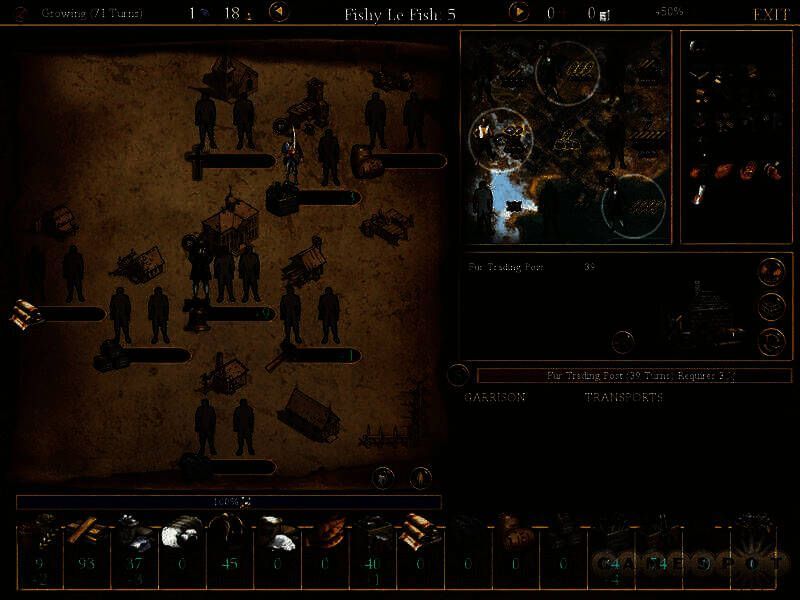Show the Garrison section

point(495,397)
